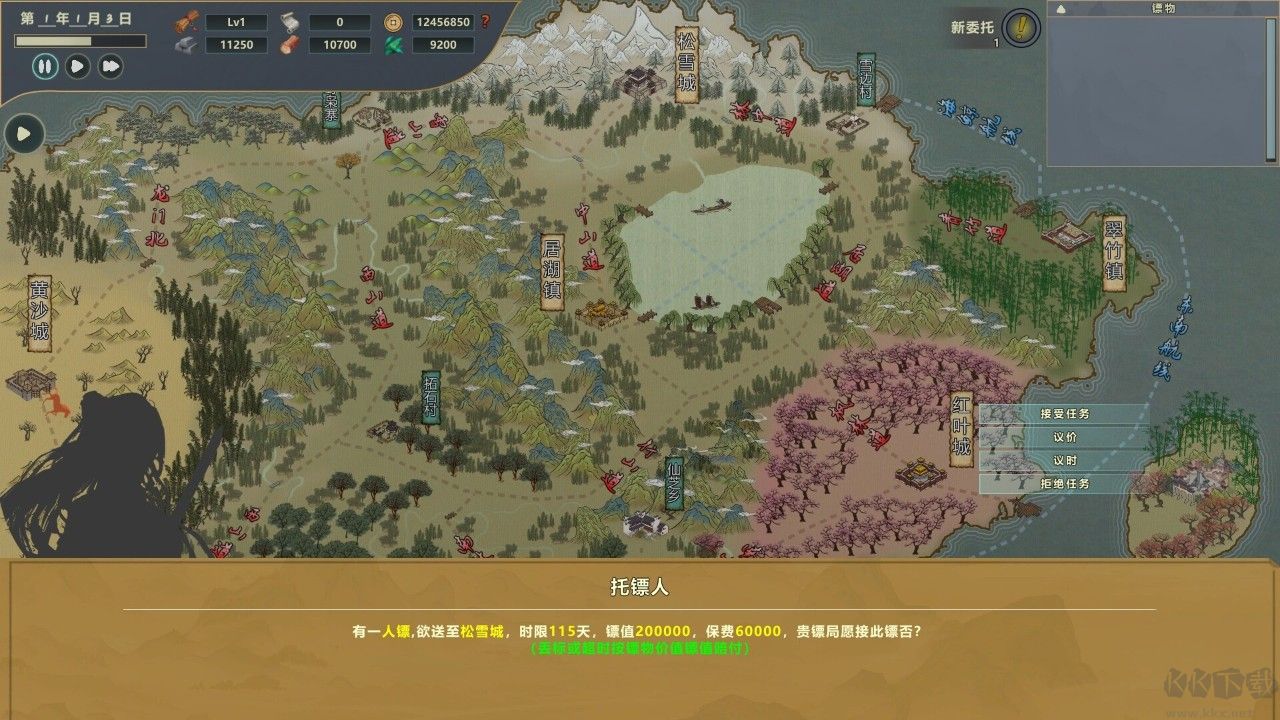Click the marker icon in the 镖物 panel header
Viewport: 1280px width, 720px height.
tap(1061, 10)
